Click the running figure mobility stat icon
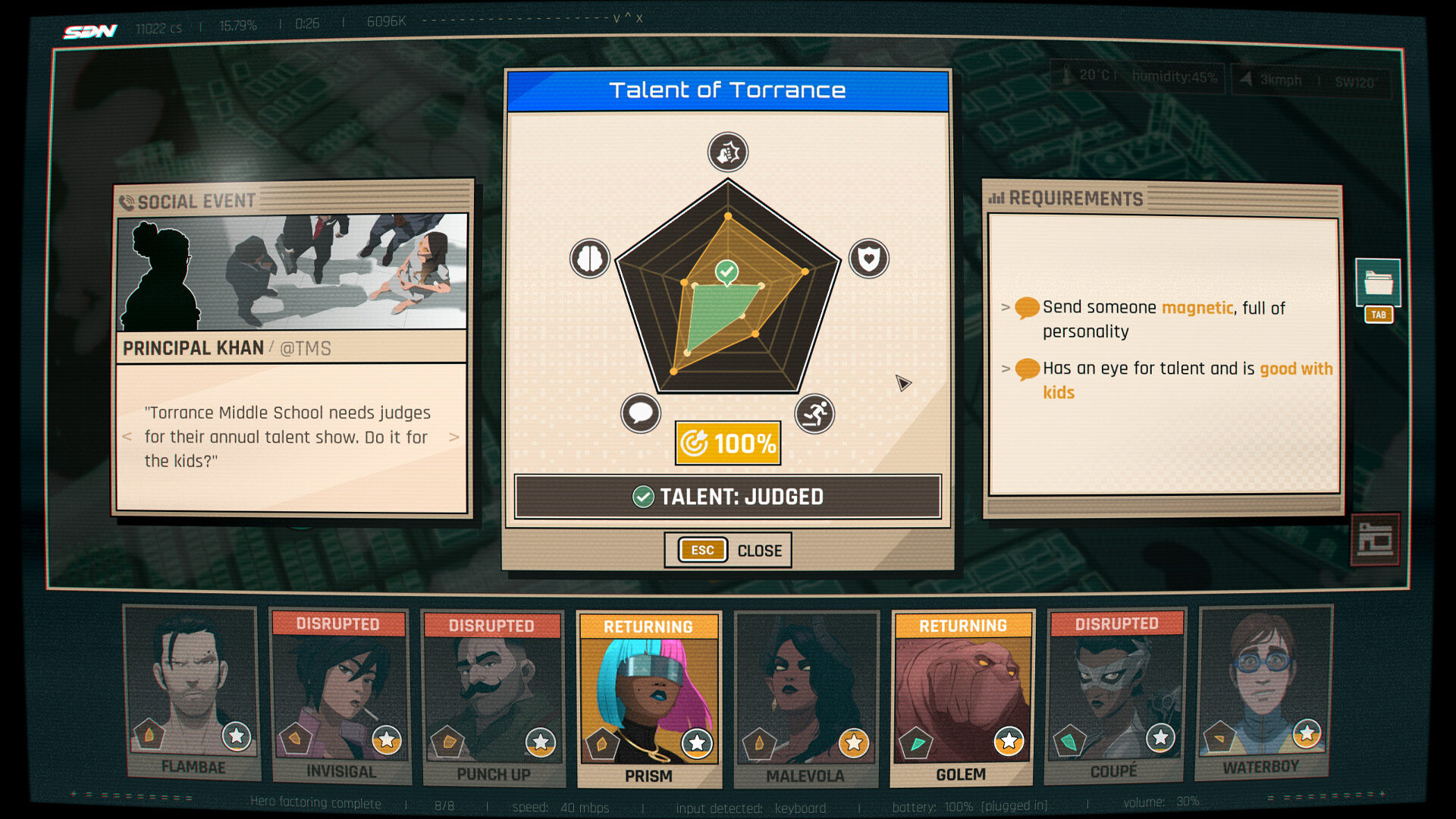This screenshot has height=819, width=1456. pos(814,413)
